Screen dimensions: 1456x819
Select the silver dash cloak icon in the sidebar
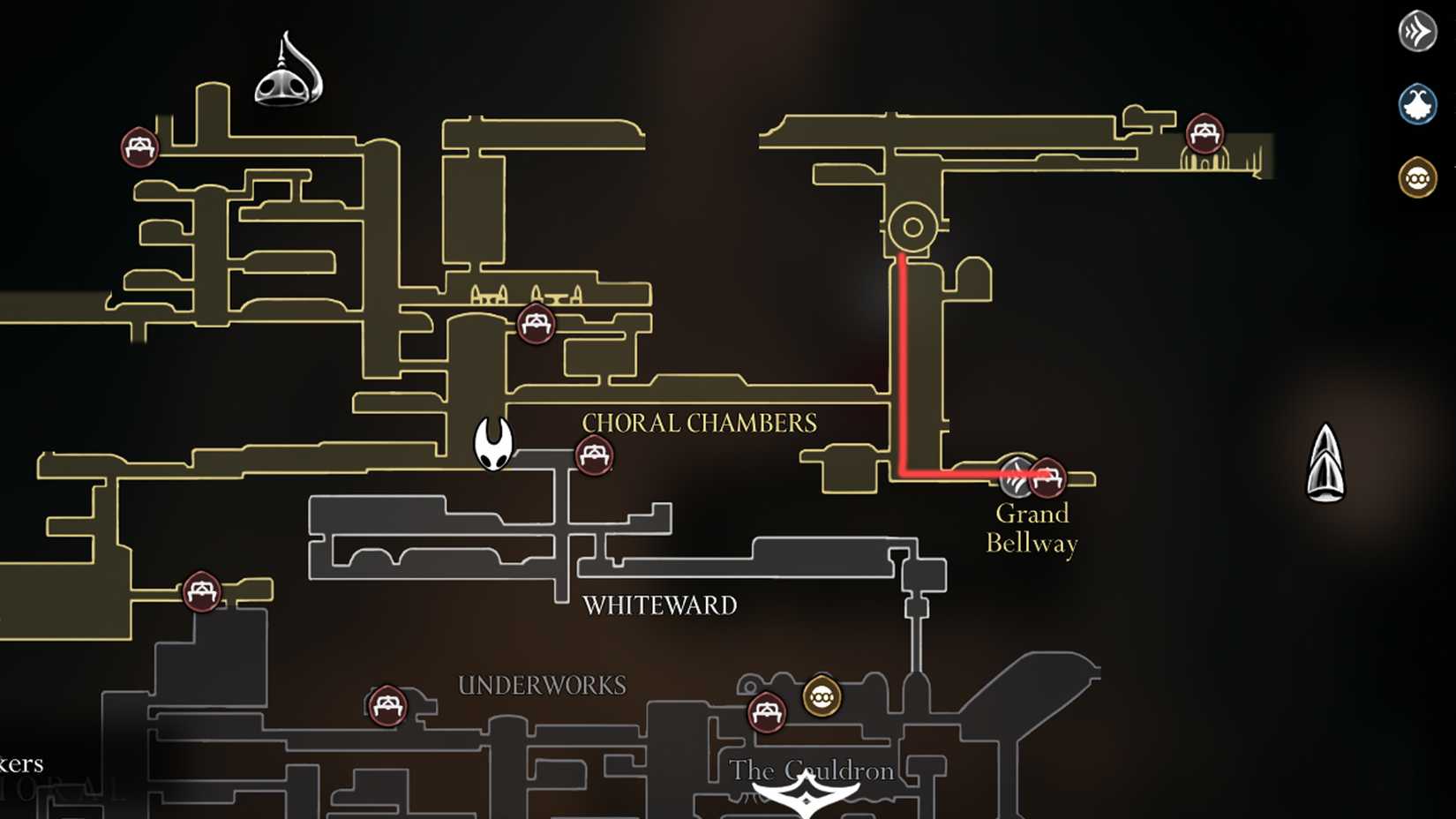pyautogui.click(x=1418, y=29)
